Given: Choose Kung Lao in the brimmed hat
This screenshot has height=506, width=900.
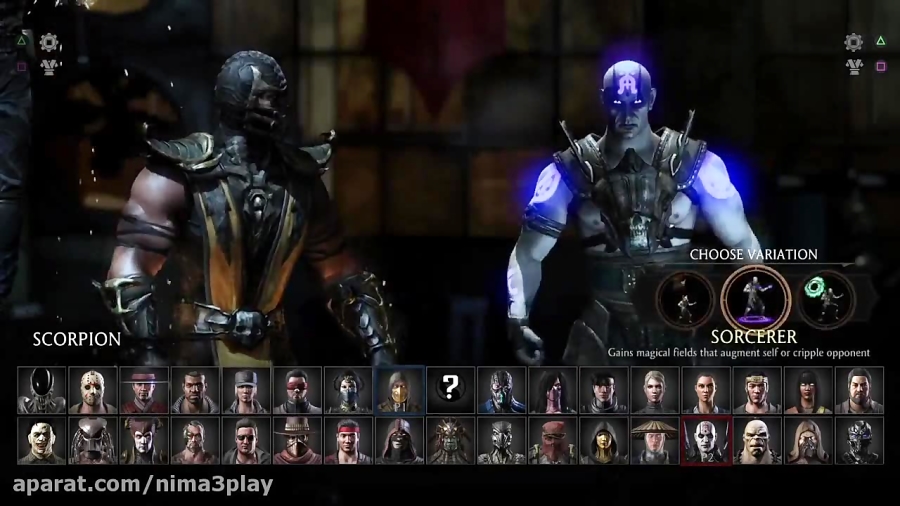Looking at the screenshot, I should point(144,389).
